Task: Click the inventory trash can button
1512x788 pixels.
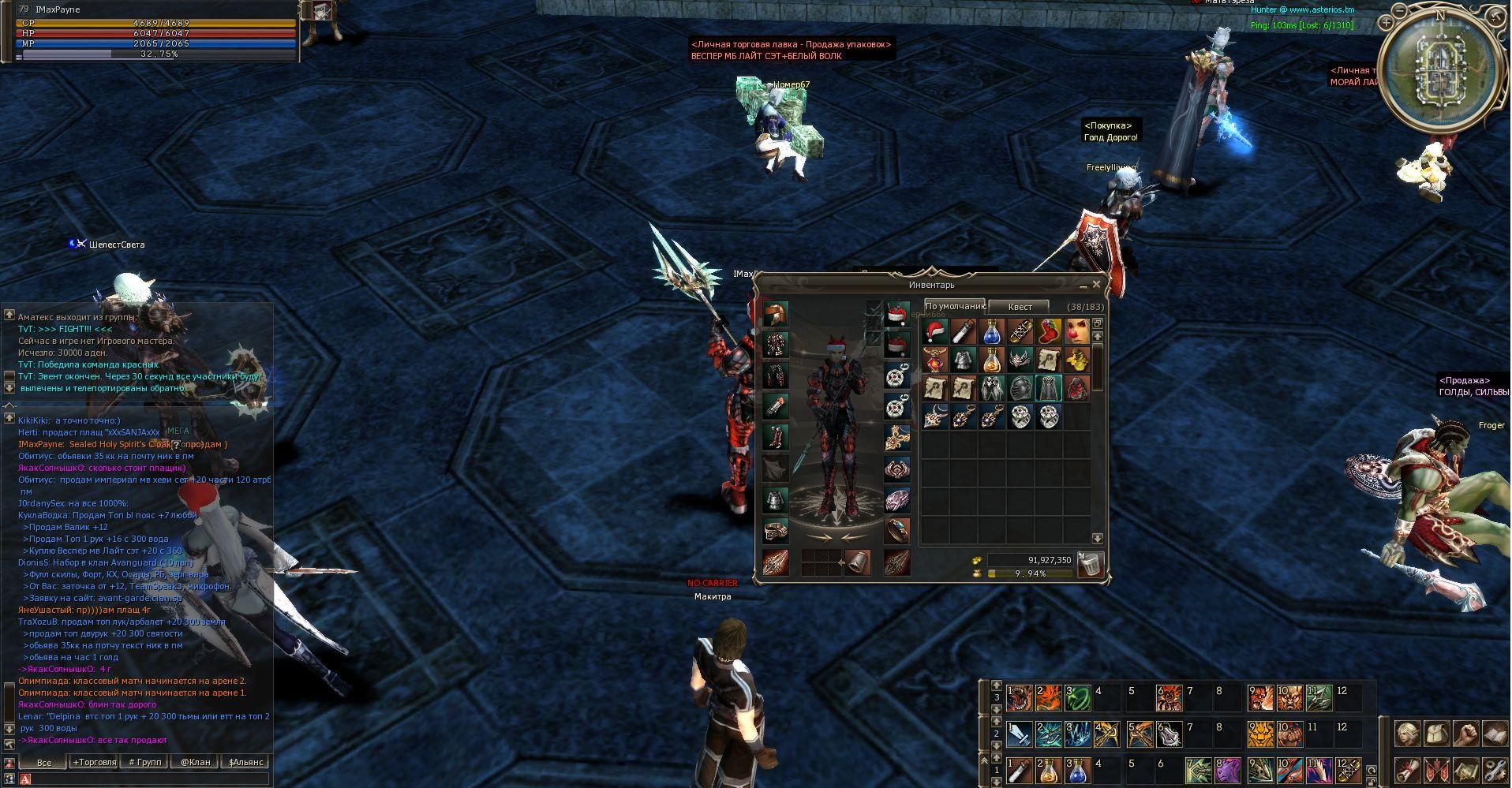Action: (1089, 563)
